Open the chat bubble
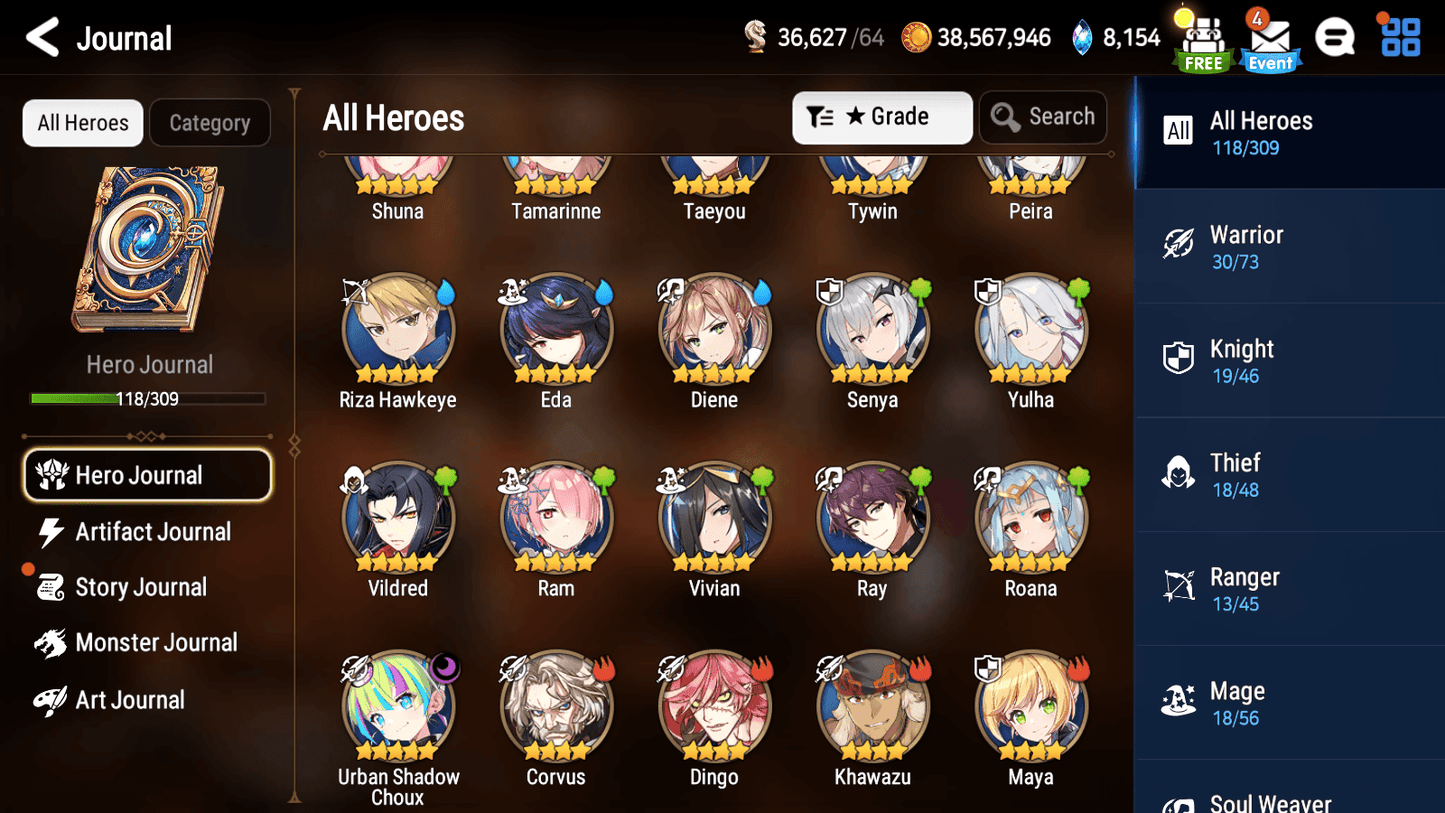The image size is (1445, 813). pos(1335,36)
